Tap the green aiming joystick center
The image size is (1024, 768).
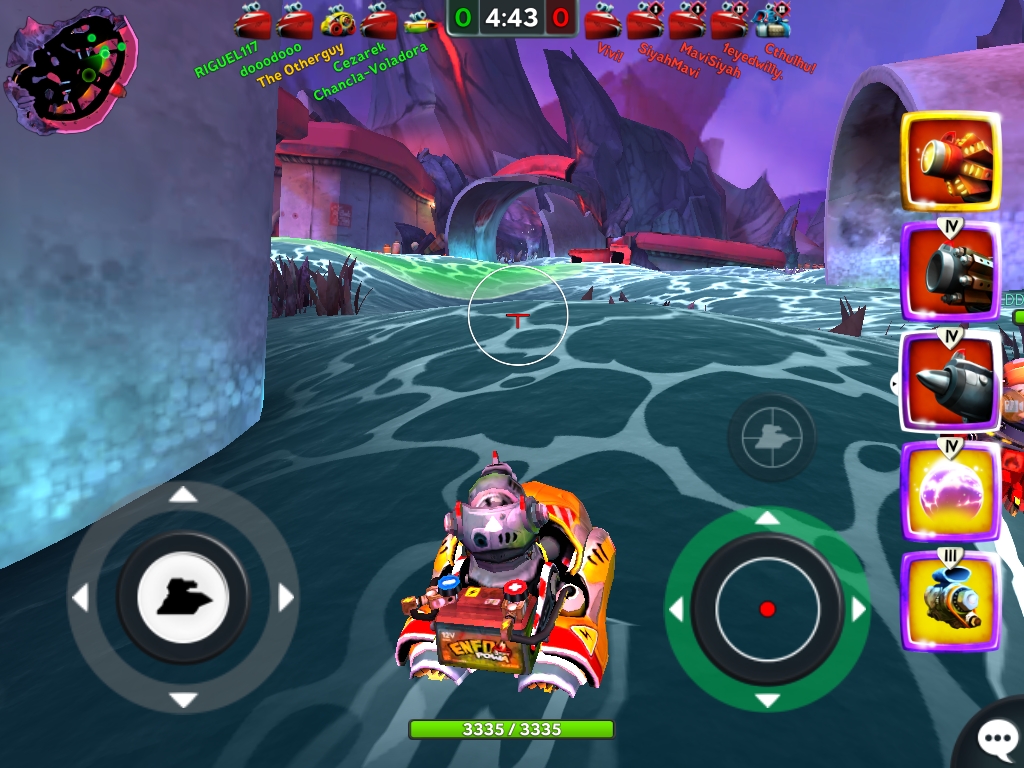(767, 608)
